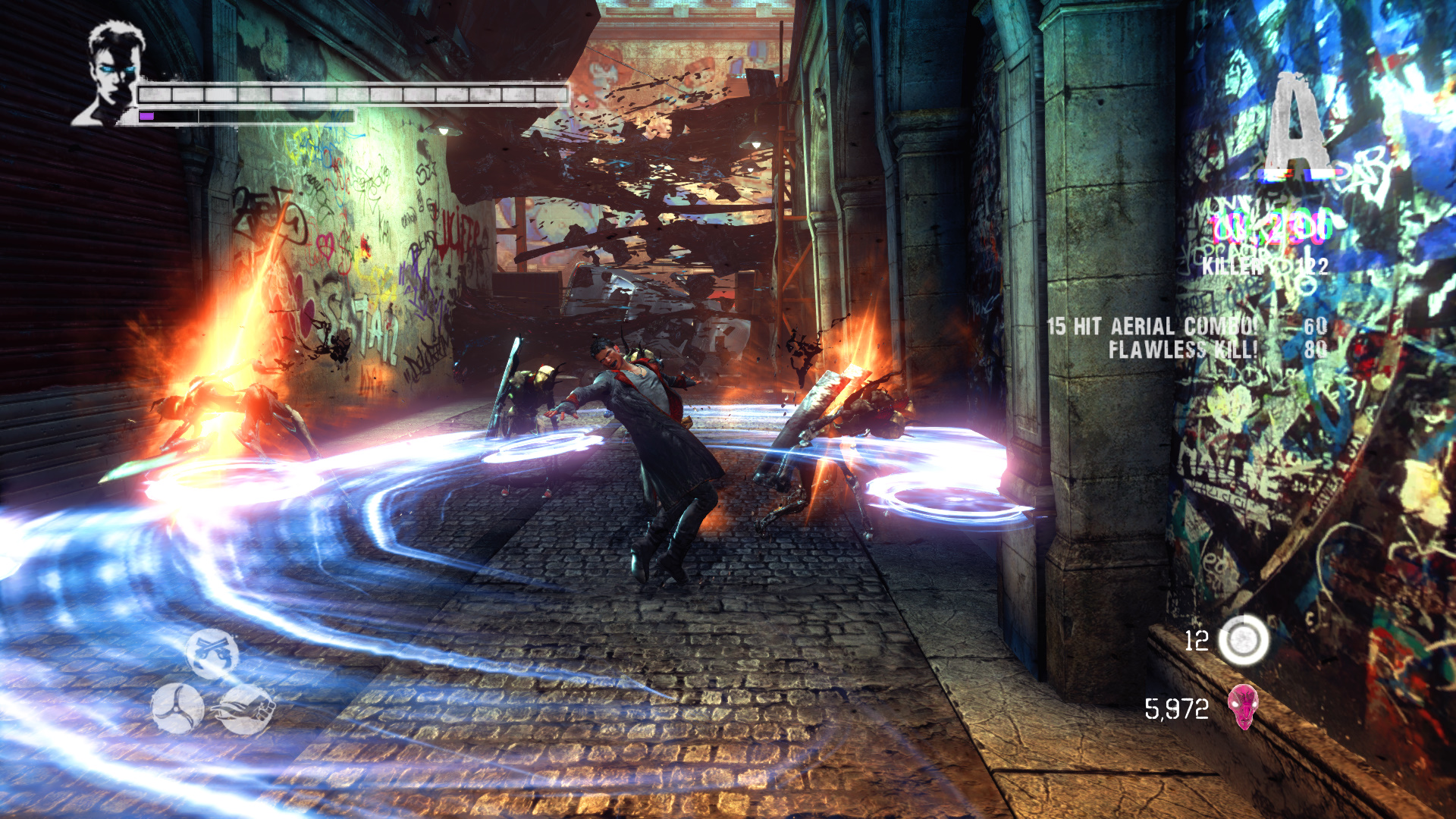The height and width of the screenshot is (819, 1456).
Task: Click the A style rank letter
Action: pos(1298,125)
